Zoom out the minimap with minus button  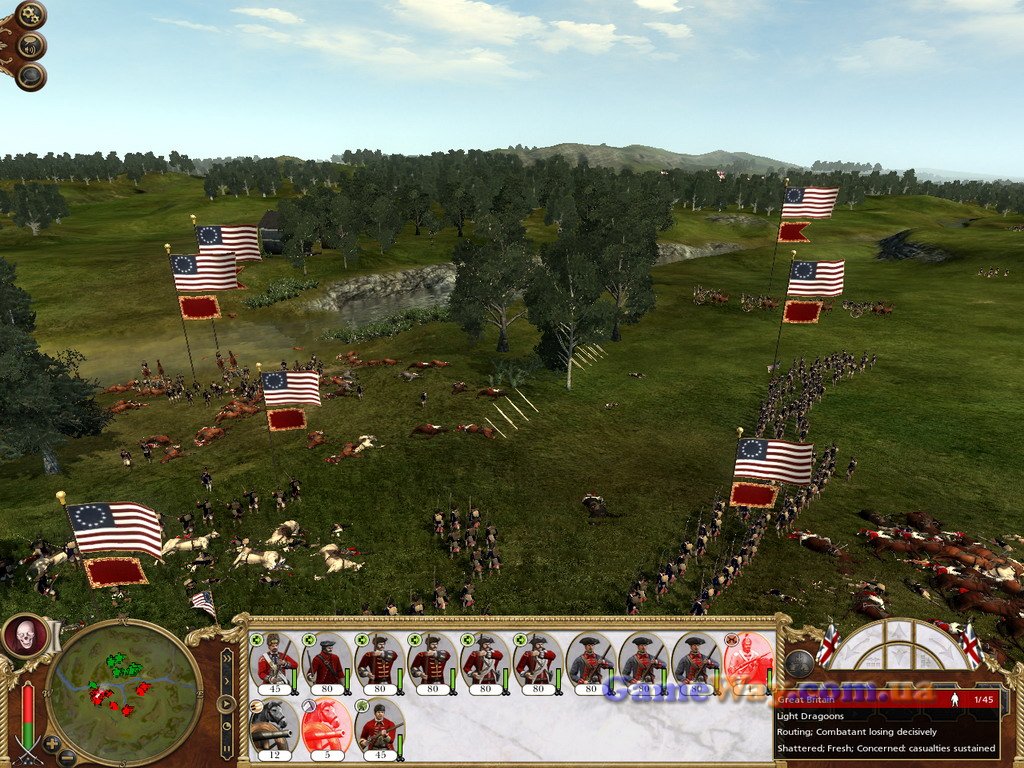tap(68, 757)
